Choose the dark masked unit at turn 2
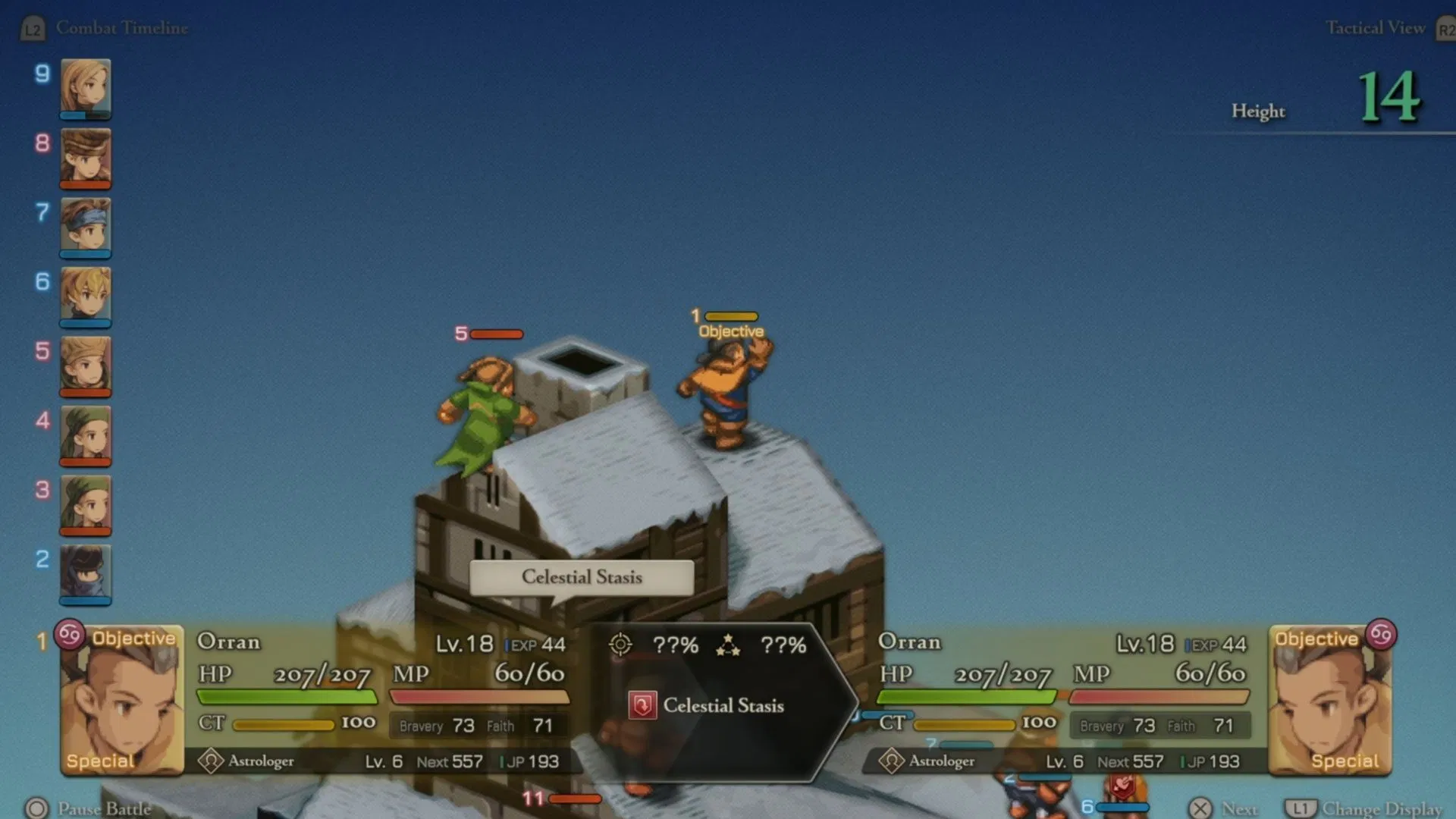Screen dimensions: 1456x819 point(86,573)
